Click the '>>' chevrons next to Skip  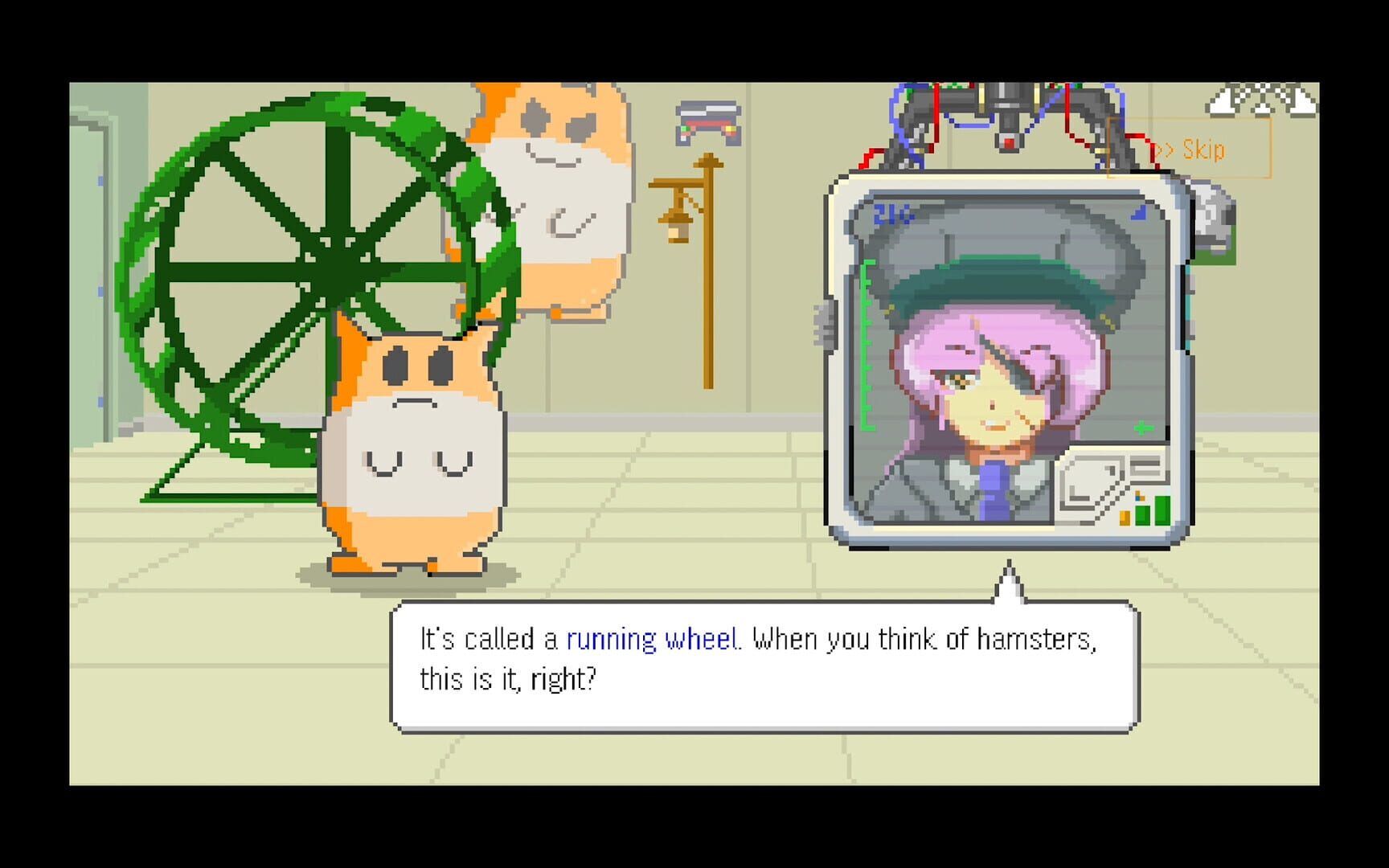(x=1165, y=149)
